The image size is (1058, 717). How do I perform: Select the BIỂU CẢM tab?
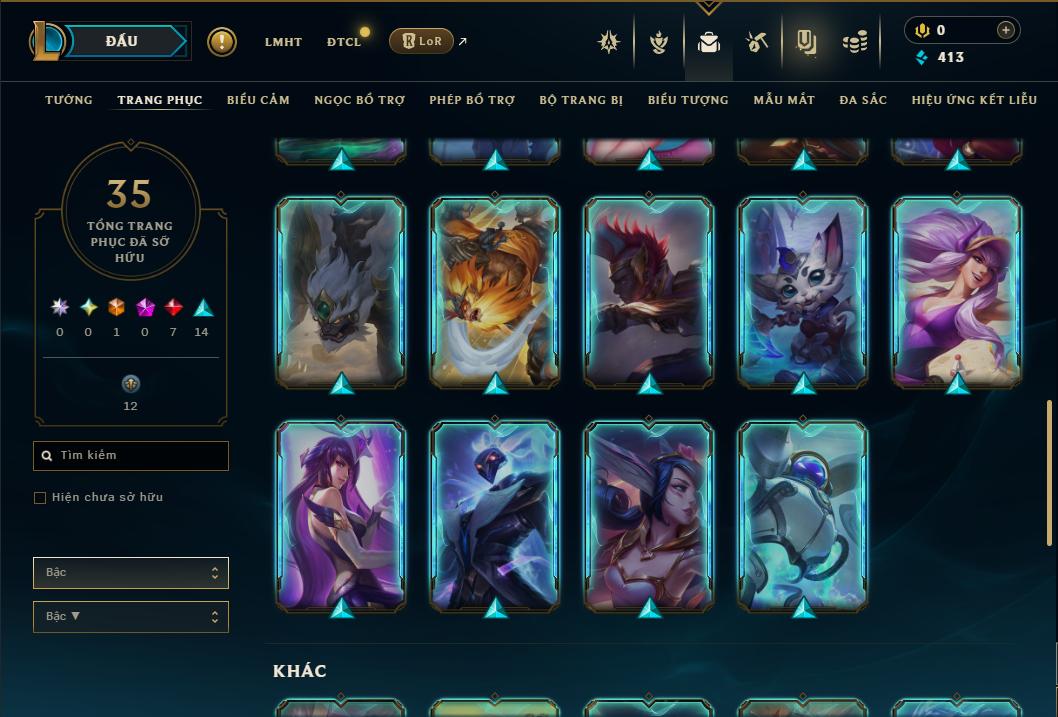(258, 100)
